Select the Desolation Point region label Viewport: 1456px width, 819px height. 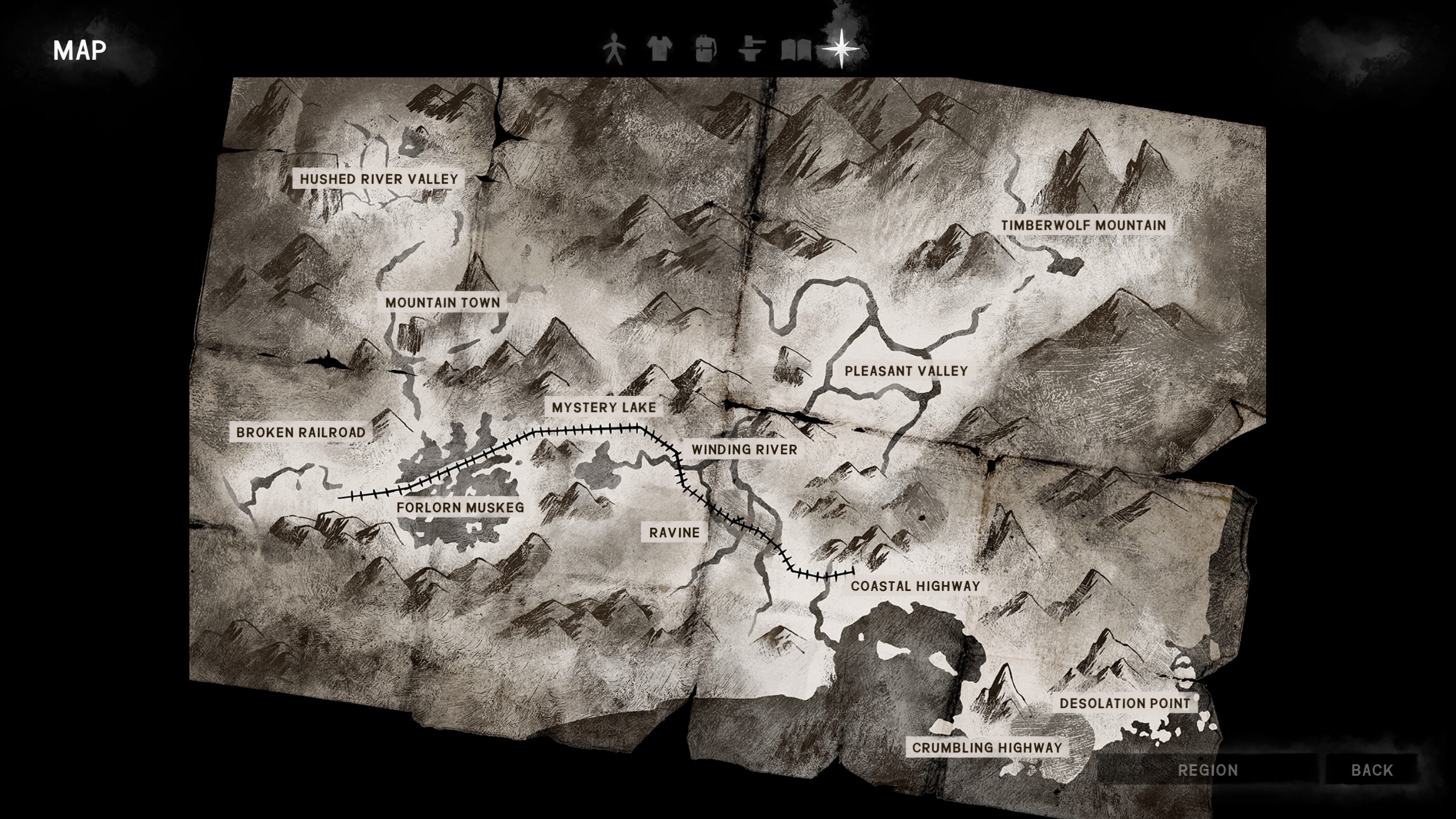(x=1124, y=703)
